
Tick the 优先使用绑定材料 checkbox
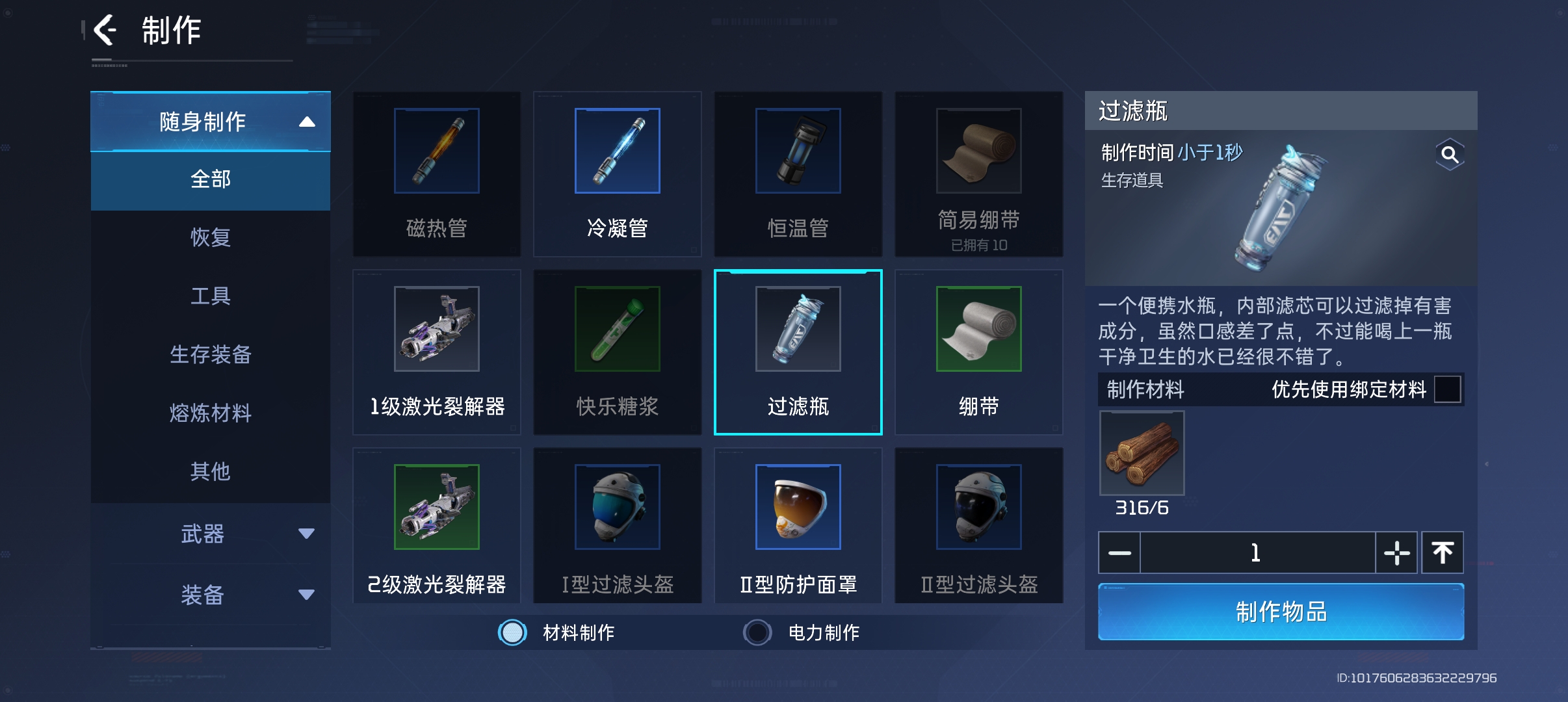coord(1447,389)
